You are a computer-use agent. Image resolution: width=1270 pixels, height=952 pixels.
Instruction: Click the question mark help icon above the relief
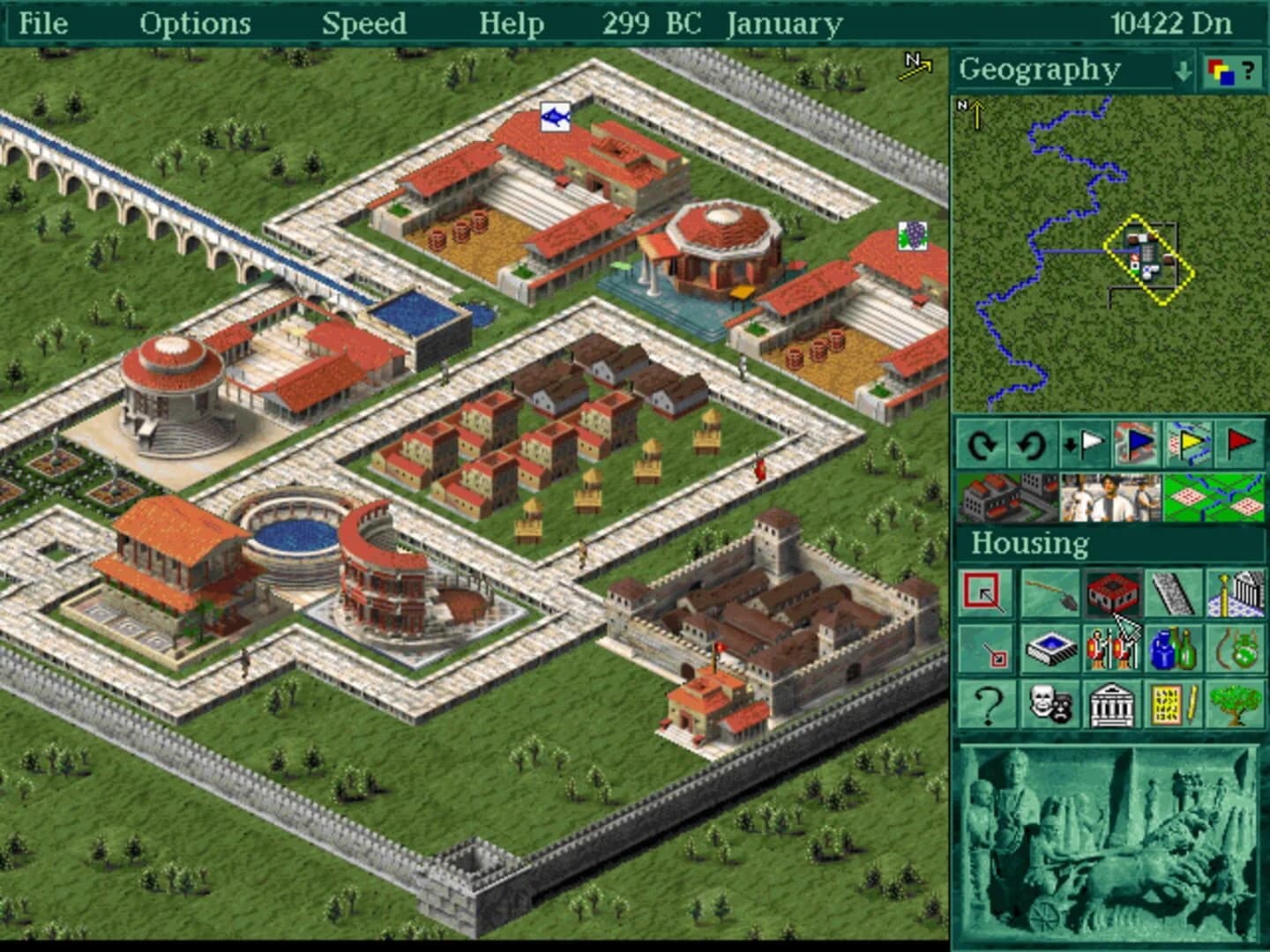tap(987, 703)
